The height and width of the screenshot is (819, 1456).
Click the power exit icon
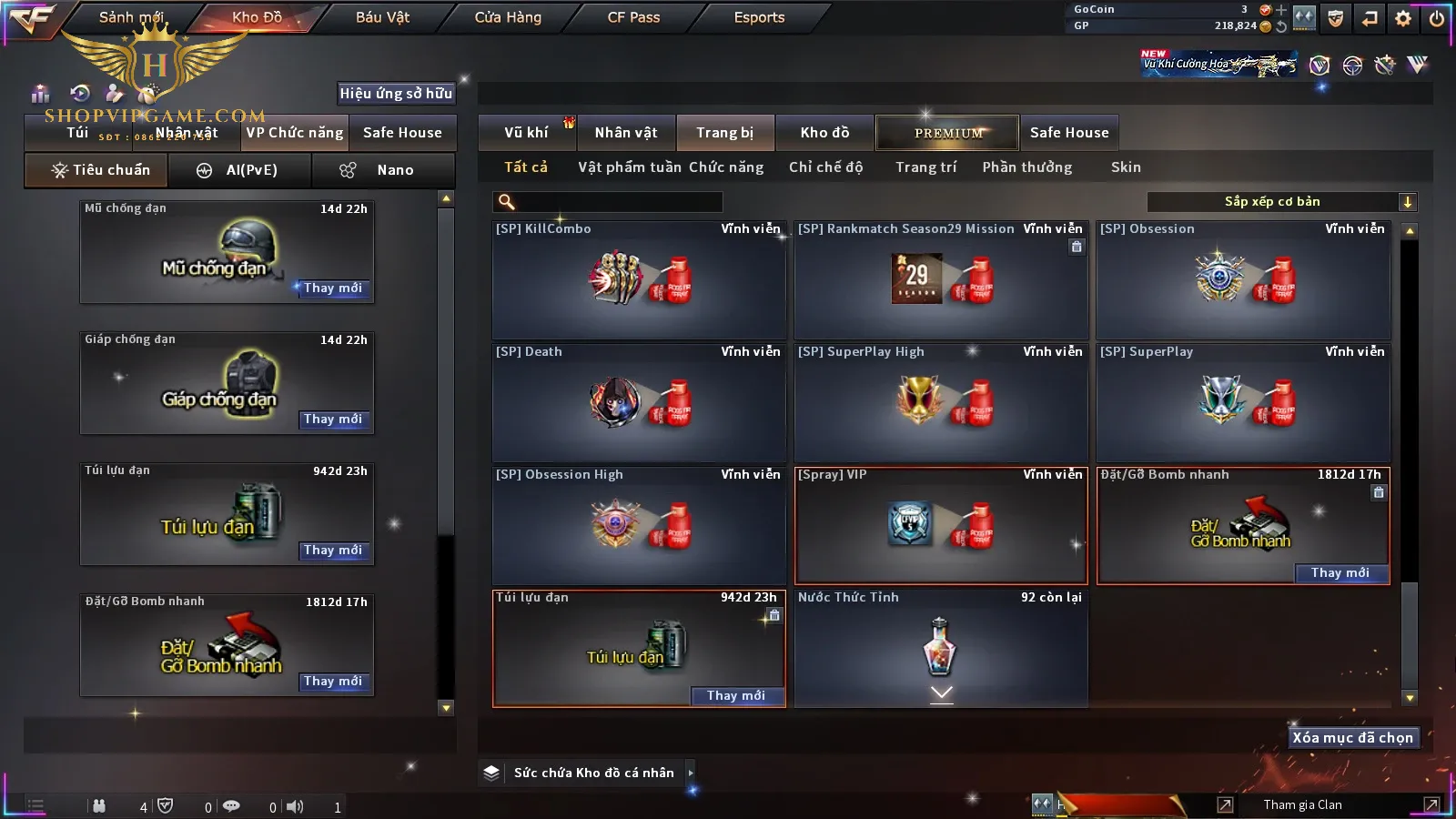click(1437, 17)
